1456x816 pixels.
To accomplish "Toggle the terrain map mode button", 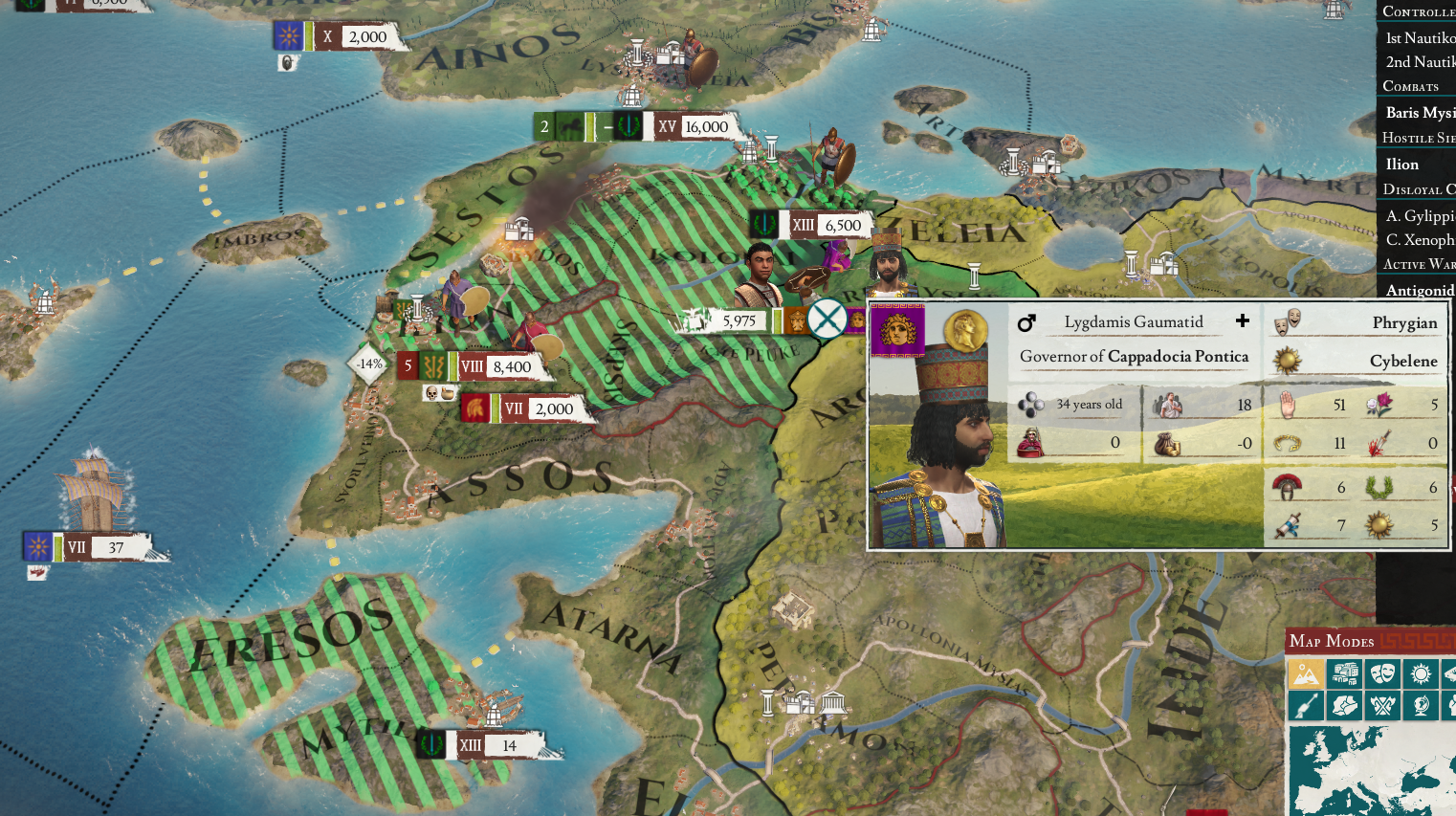I will [1306, 673].
